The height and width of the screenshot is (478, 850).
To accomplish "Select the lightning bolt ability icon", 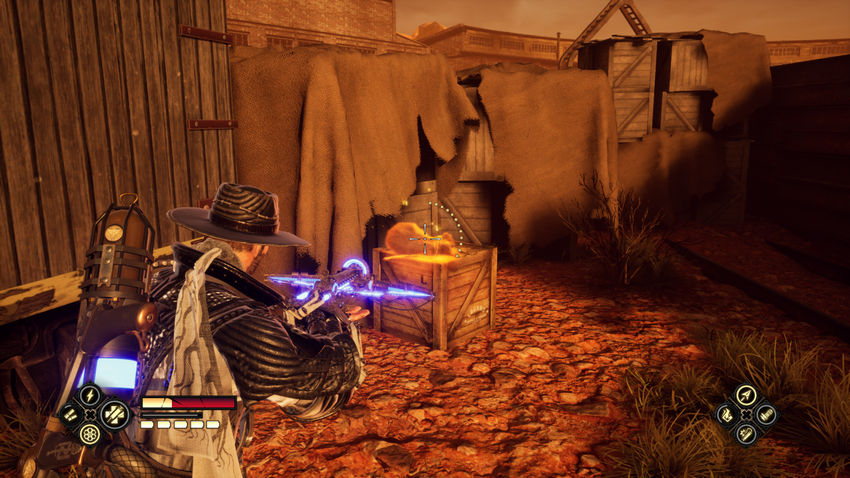I will coord(91,395).
